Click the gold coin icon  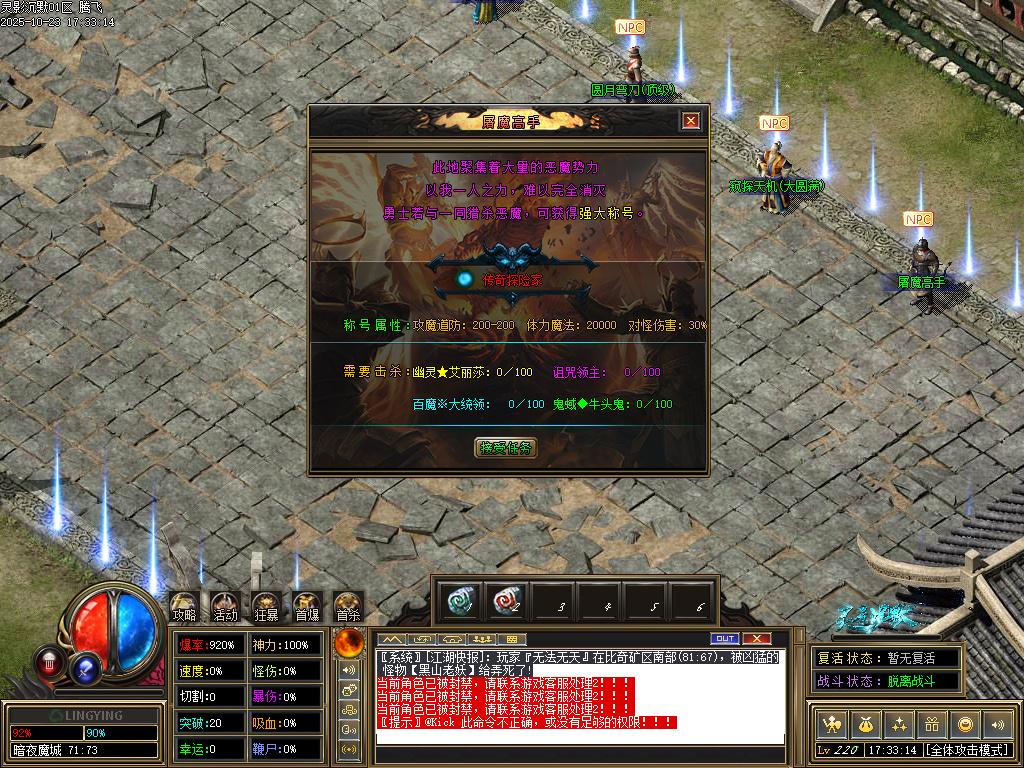[965, 724]
